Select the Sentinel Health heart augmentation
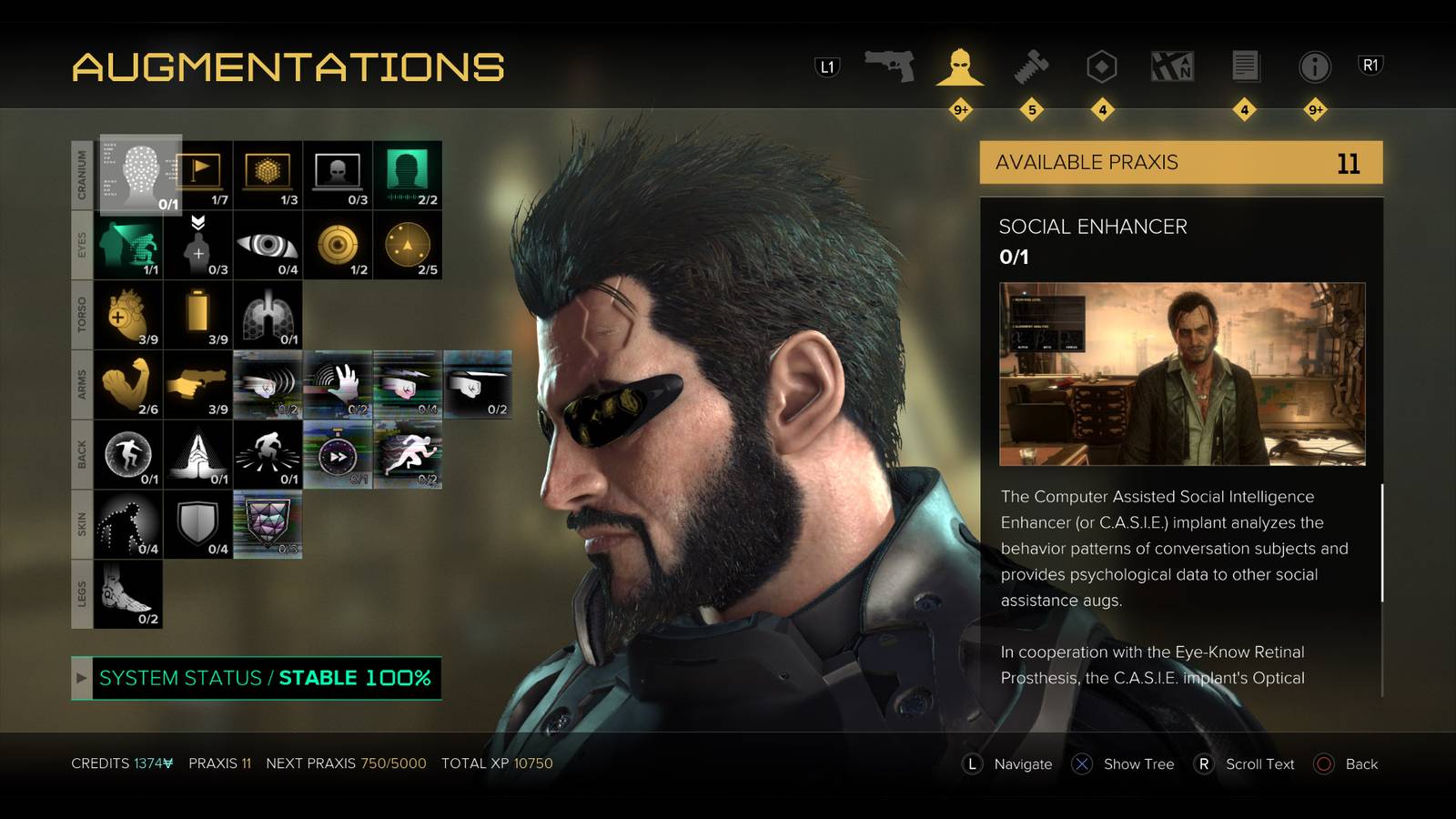Screen dimensions: 1456x819 click(x=127, y=316)
